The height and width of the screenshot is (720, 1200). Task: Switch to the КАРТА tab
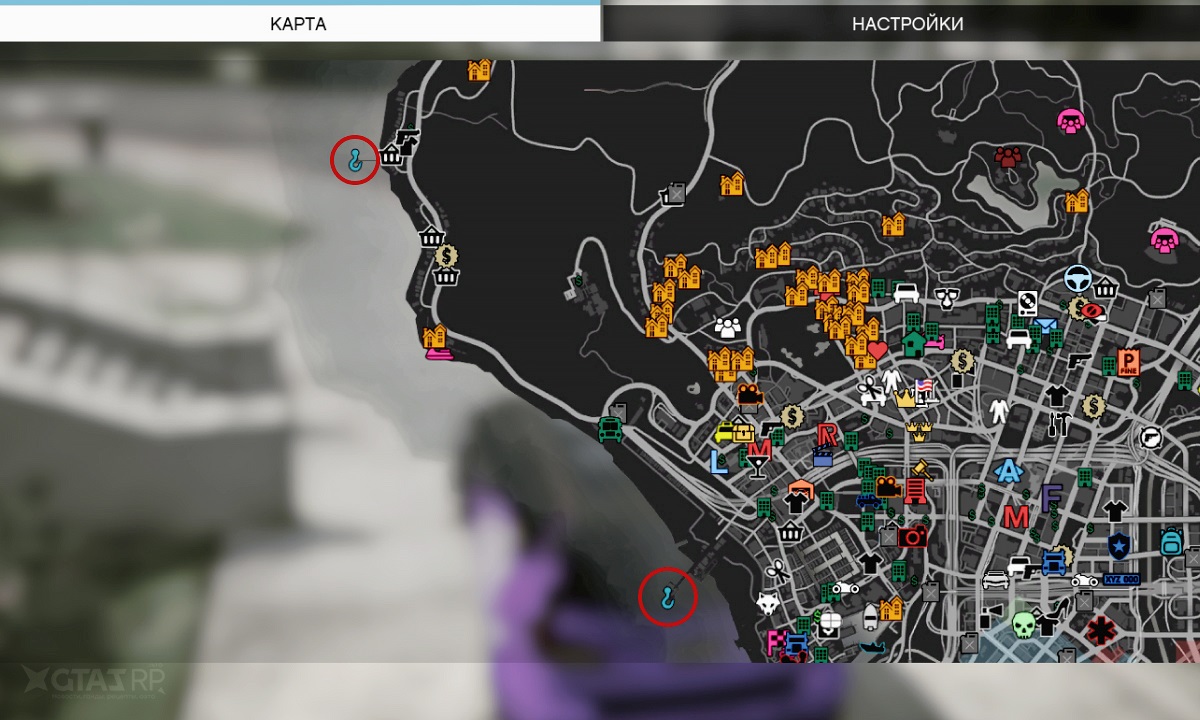[298, 23]
